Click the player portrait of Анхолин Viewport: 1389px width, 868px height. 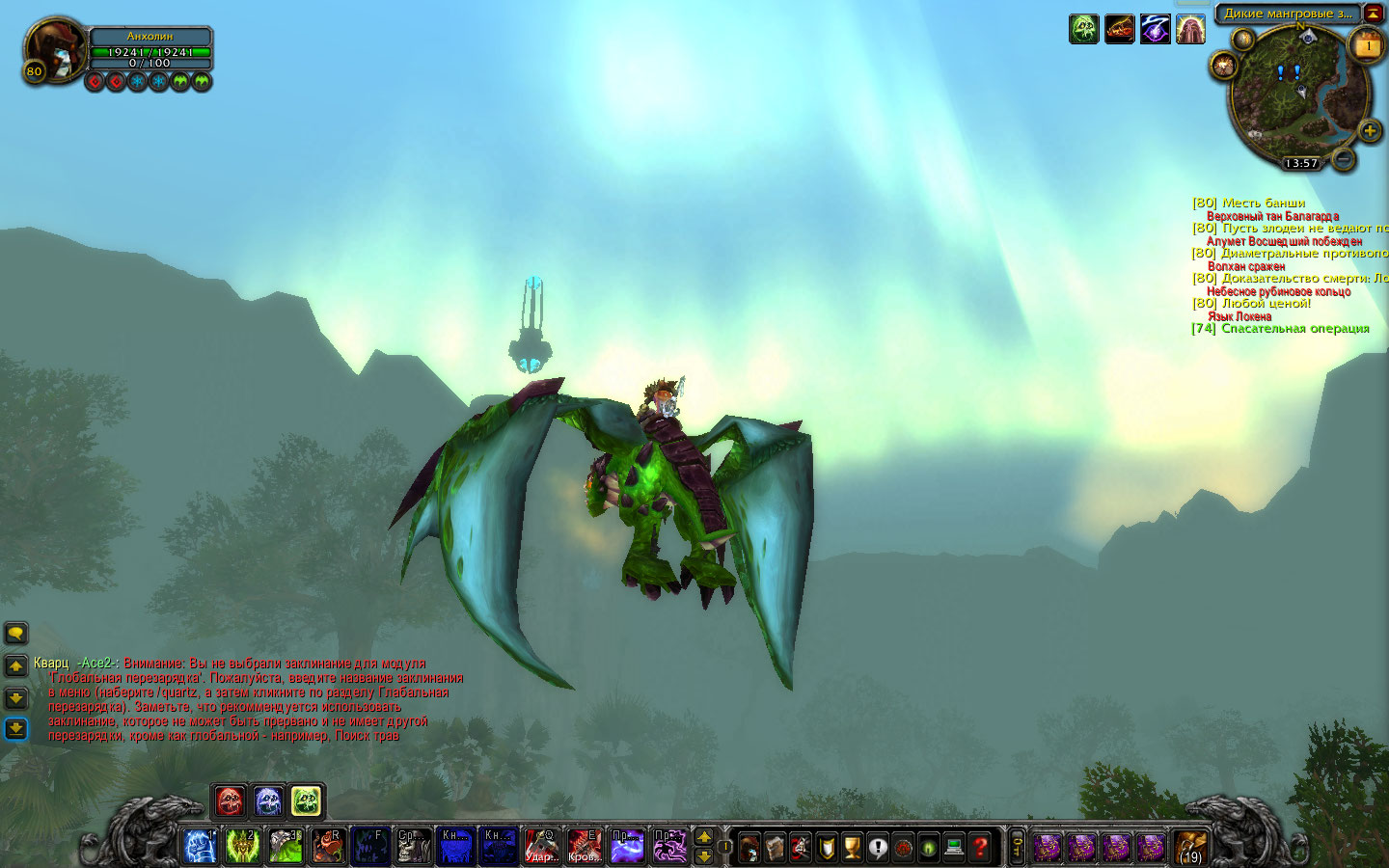point(53,48)
